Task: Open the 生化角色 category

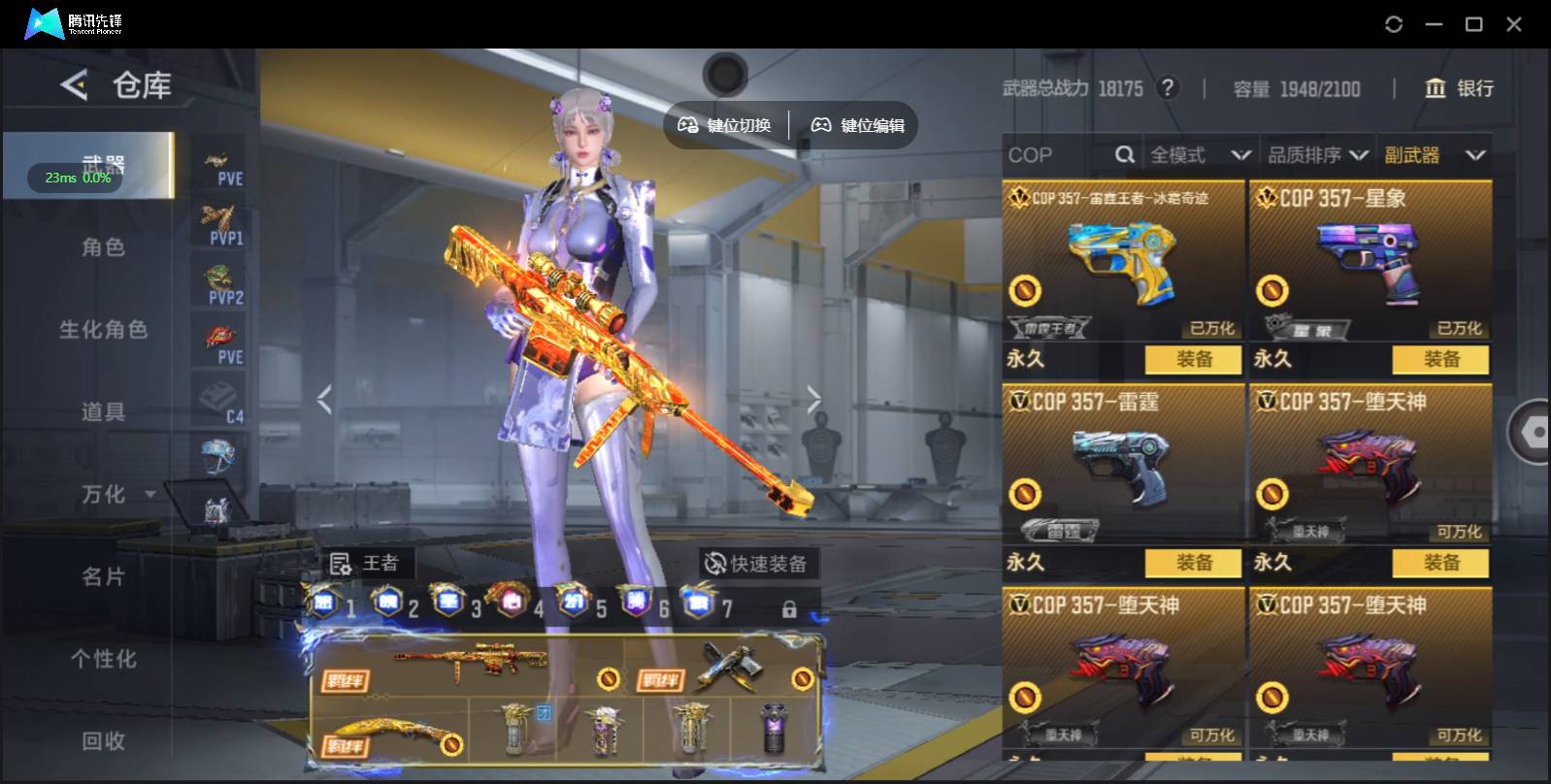Action: coord(103,330)
